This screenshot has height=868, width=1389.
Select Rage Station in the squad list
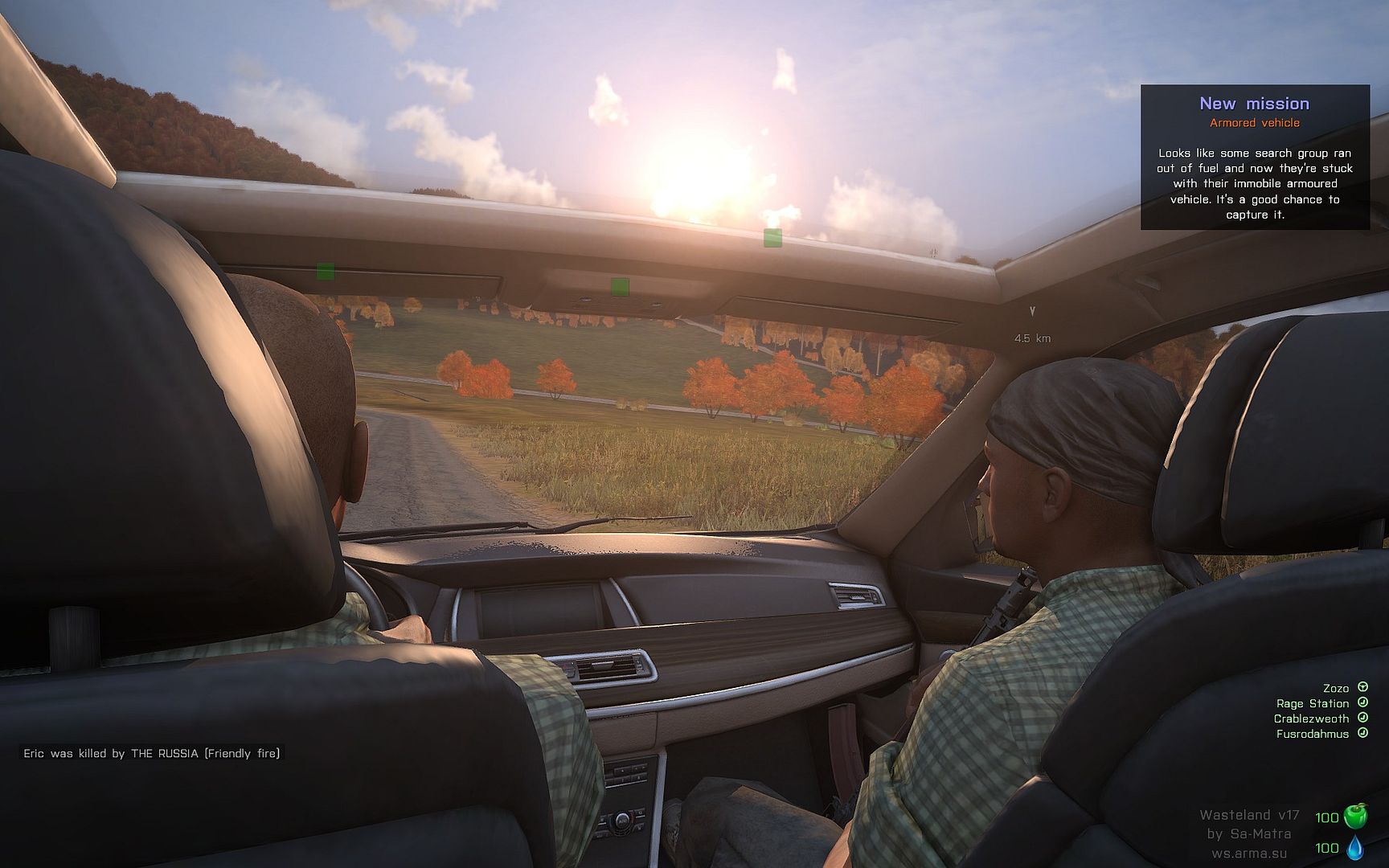coord(1313,703)
